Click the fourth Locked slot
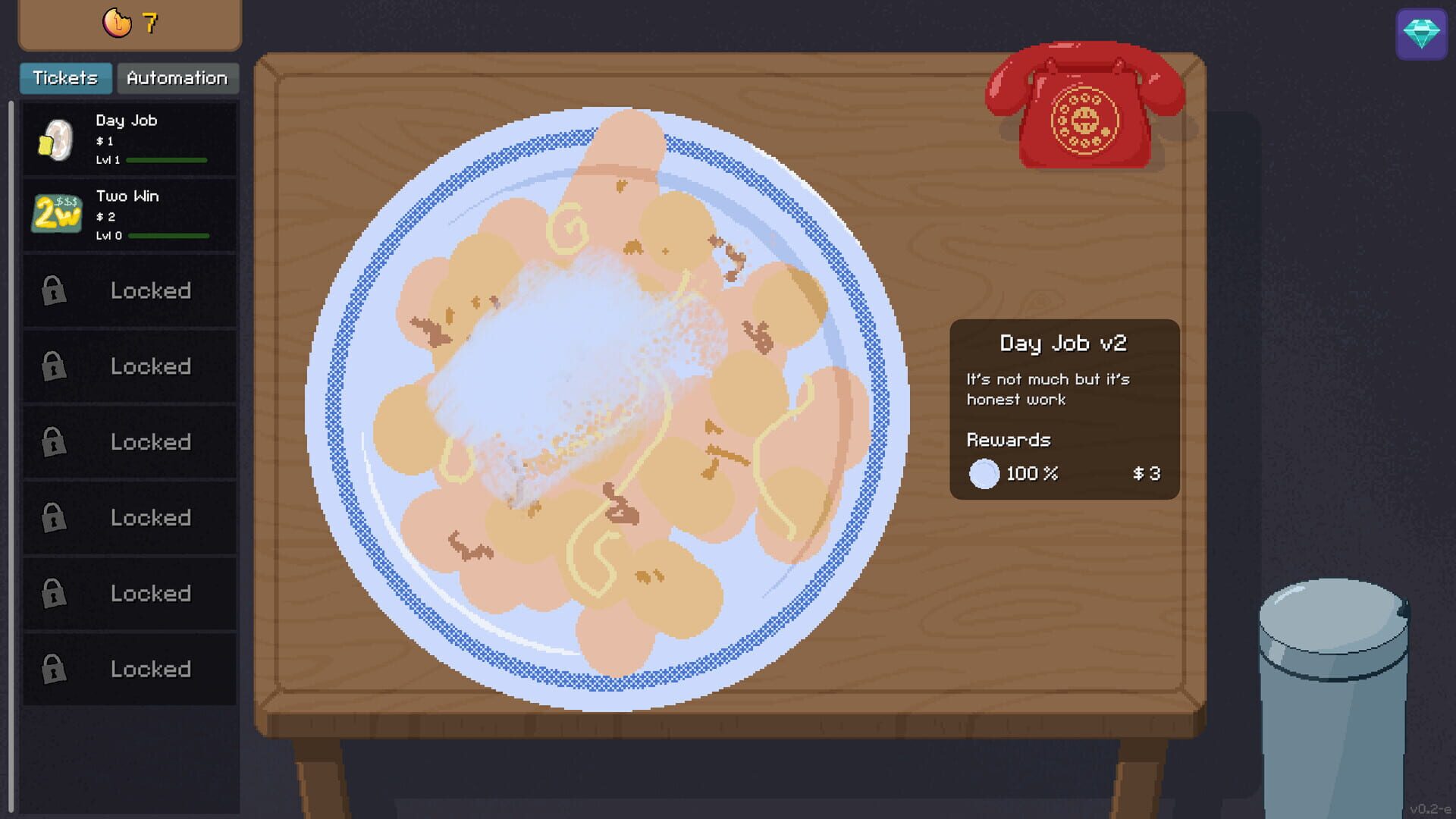This screenshot has width=1456, height=819. point(52,517)
